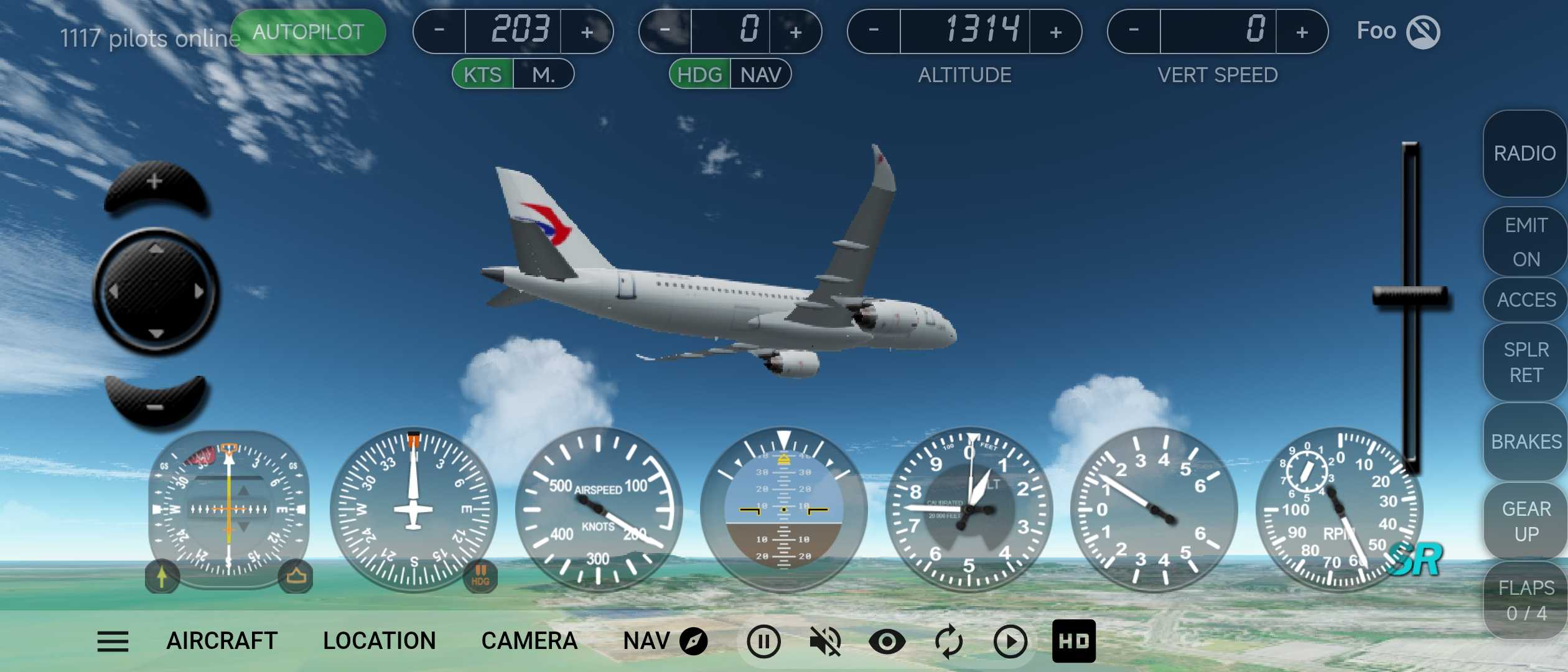Image resolution: width=1568 pixels, height=672 pixels.
Task: Open the LOCATION menu
Action: pyautogui.click(x=379, y=641)
